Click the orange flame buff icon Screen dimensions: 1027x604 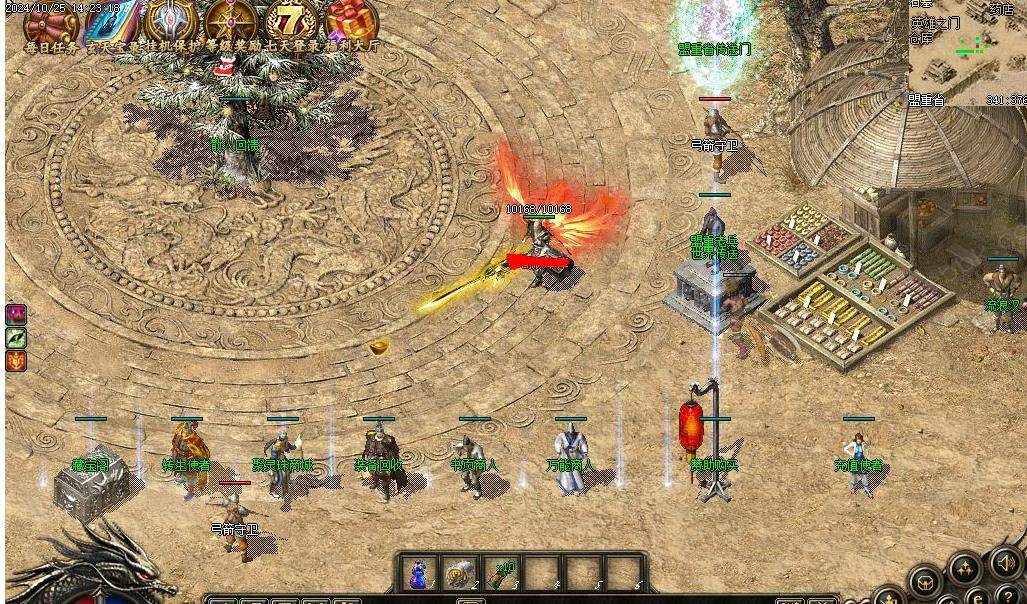click(16, 361)
